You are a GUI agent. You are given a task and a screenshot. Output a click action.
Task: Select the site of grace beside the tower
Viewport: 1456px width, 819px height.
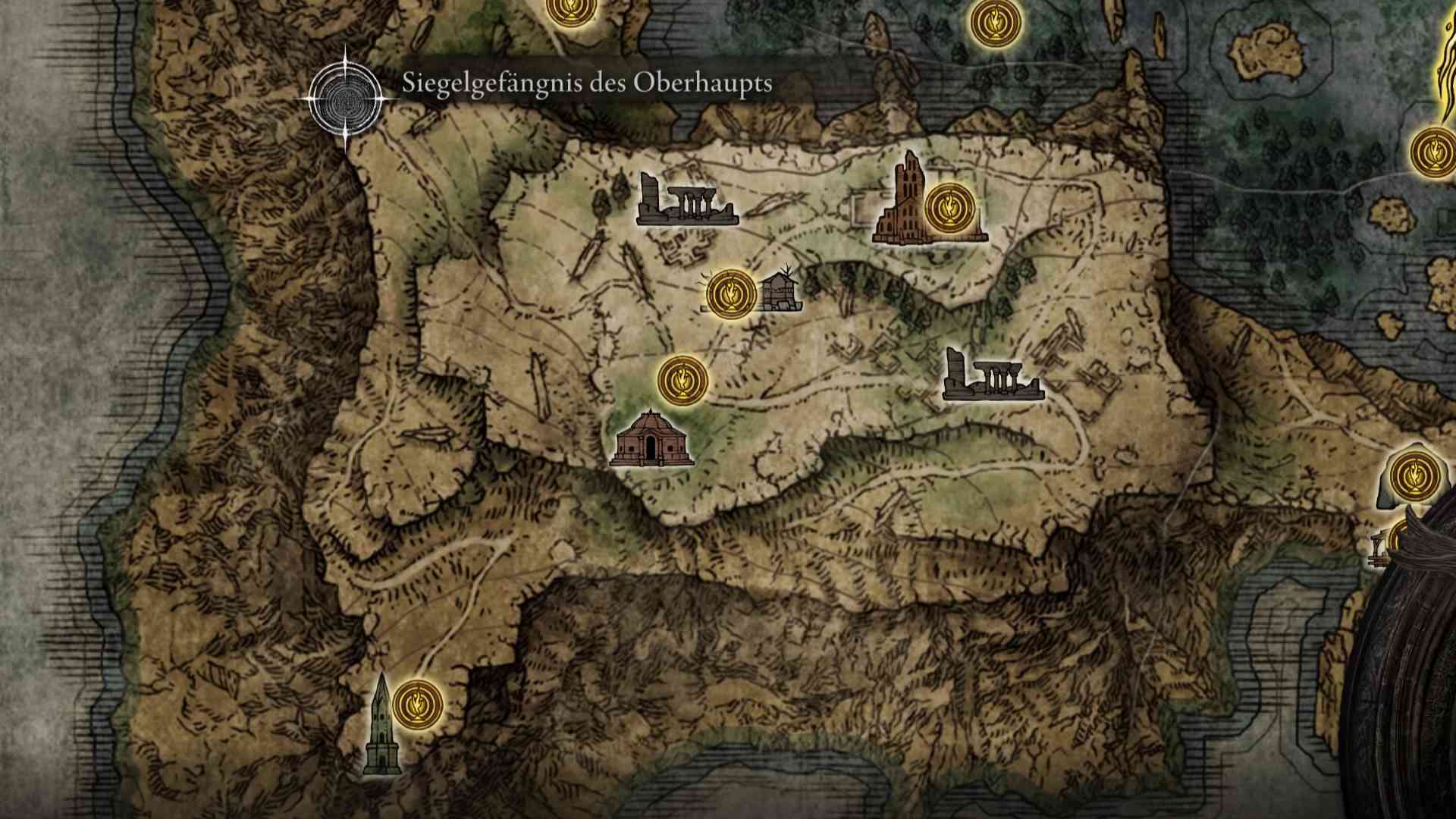[x=418, y=703]
